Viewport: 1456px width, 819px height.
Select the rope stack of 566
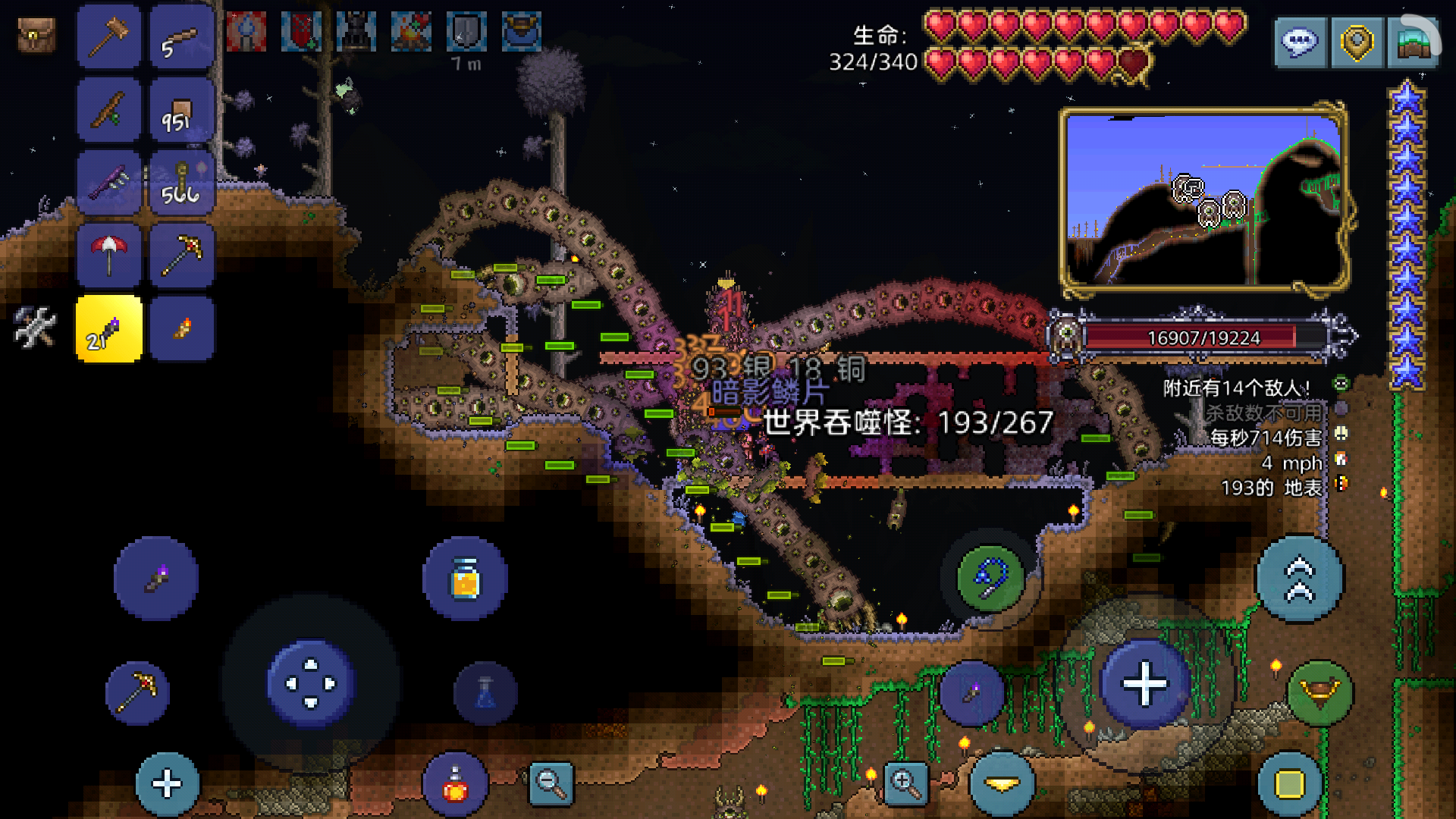[181, 182]
